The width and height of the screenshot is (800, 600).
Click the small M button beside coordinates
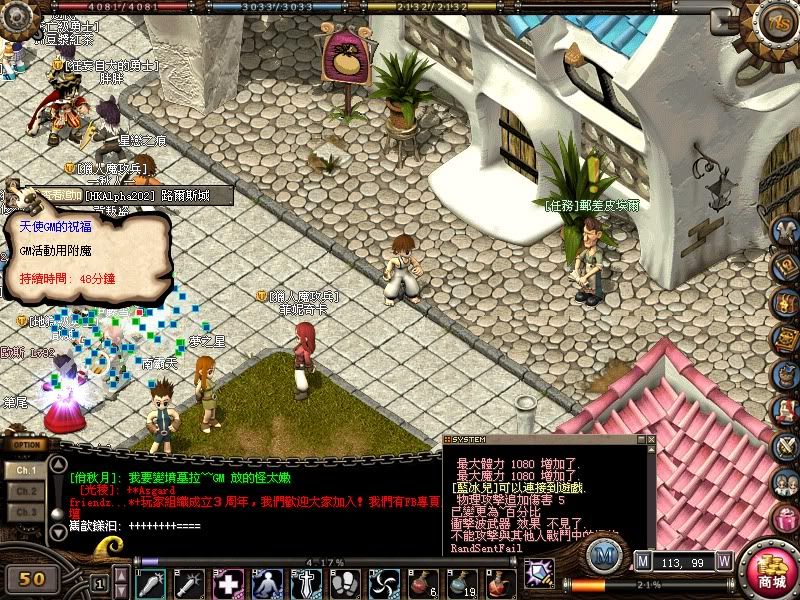coord(643,561)
